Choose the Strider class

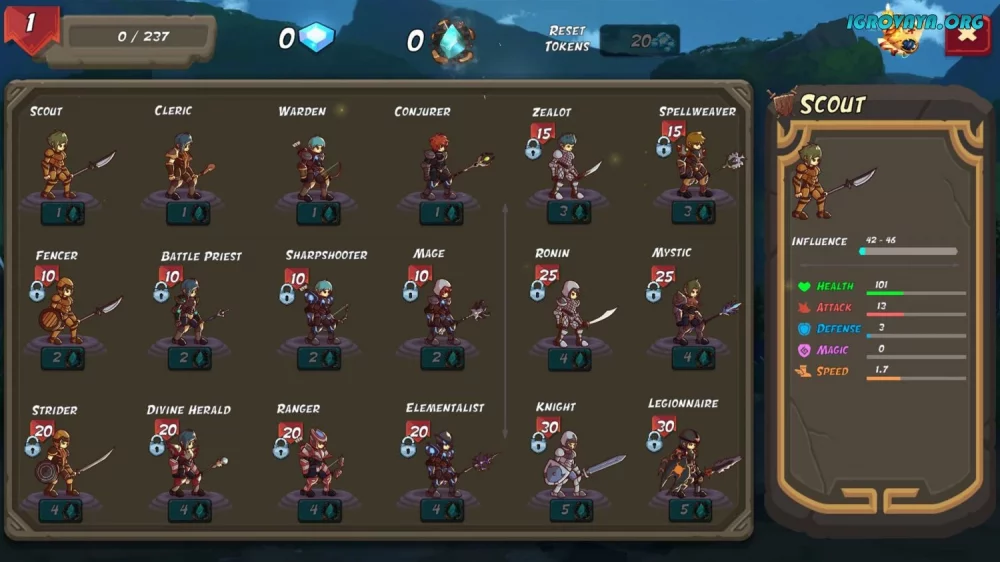[x=60, y=462]
